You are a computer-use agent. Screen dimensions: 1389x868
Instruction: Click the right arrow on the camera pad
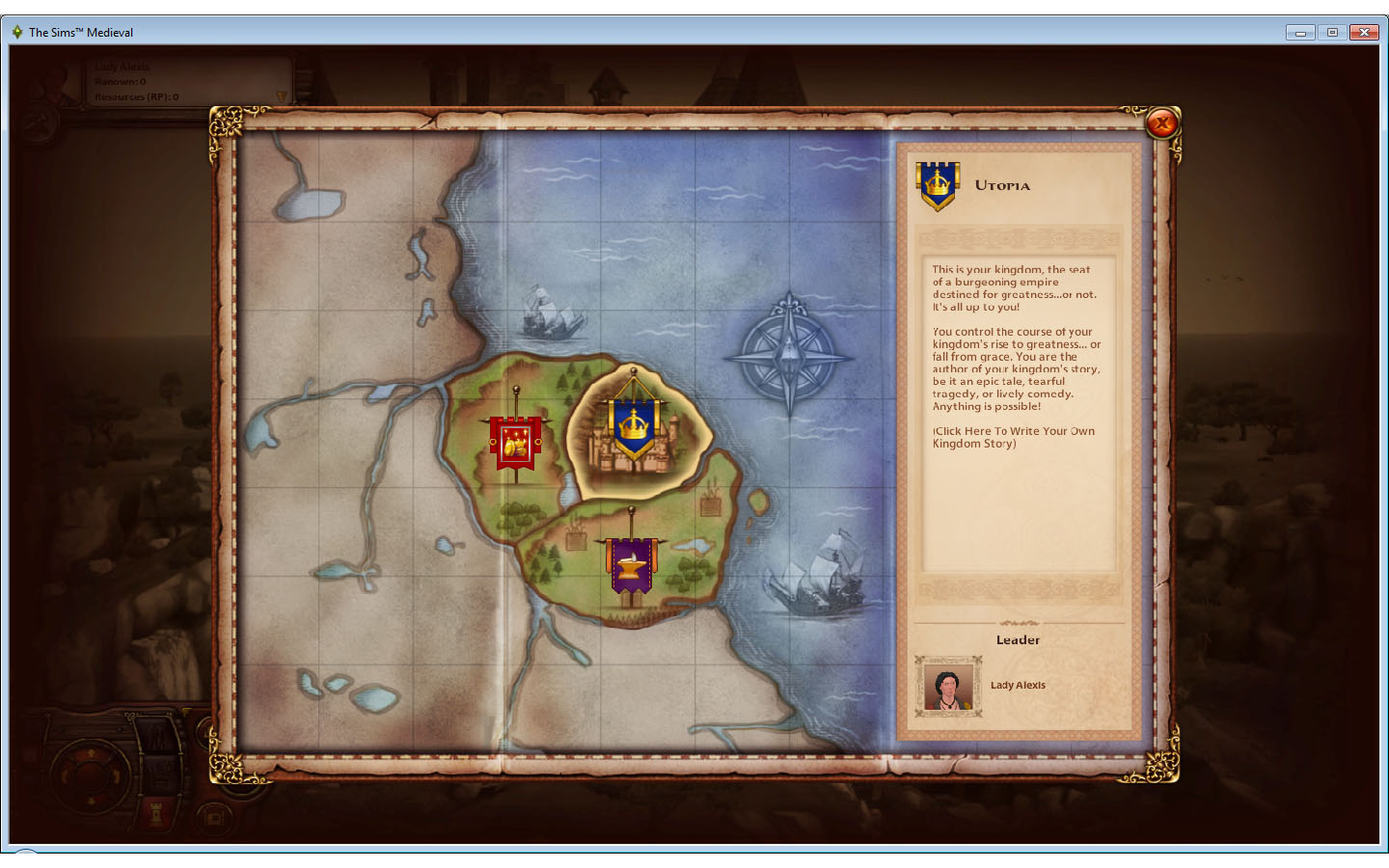118,774
